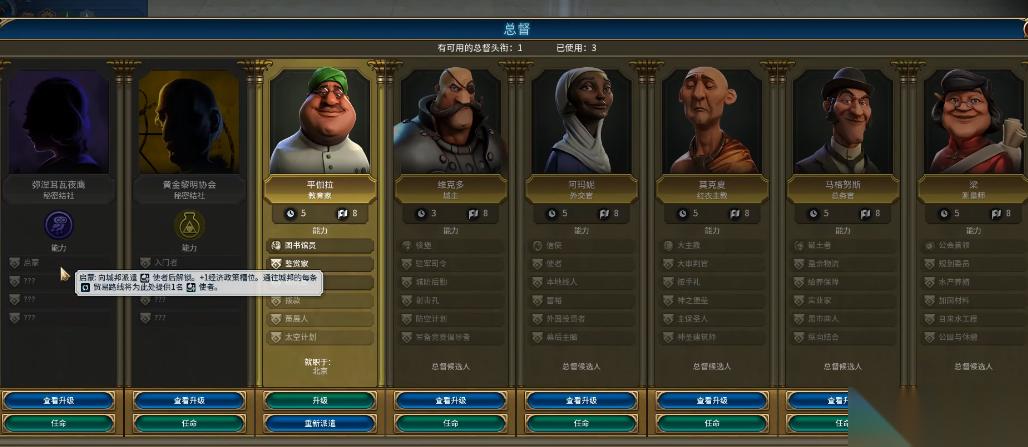
Task: Click 升级 button for governor 平伽拉
Action: 320,400
